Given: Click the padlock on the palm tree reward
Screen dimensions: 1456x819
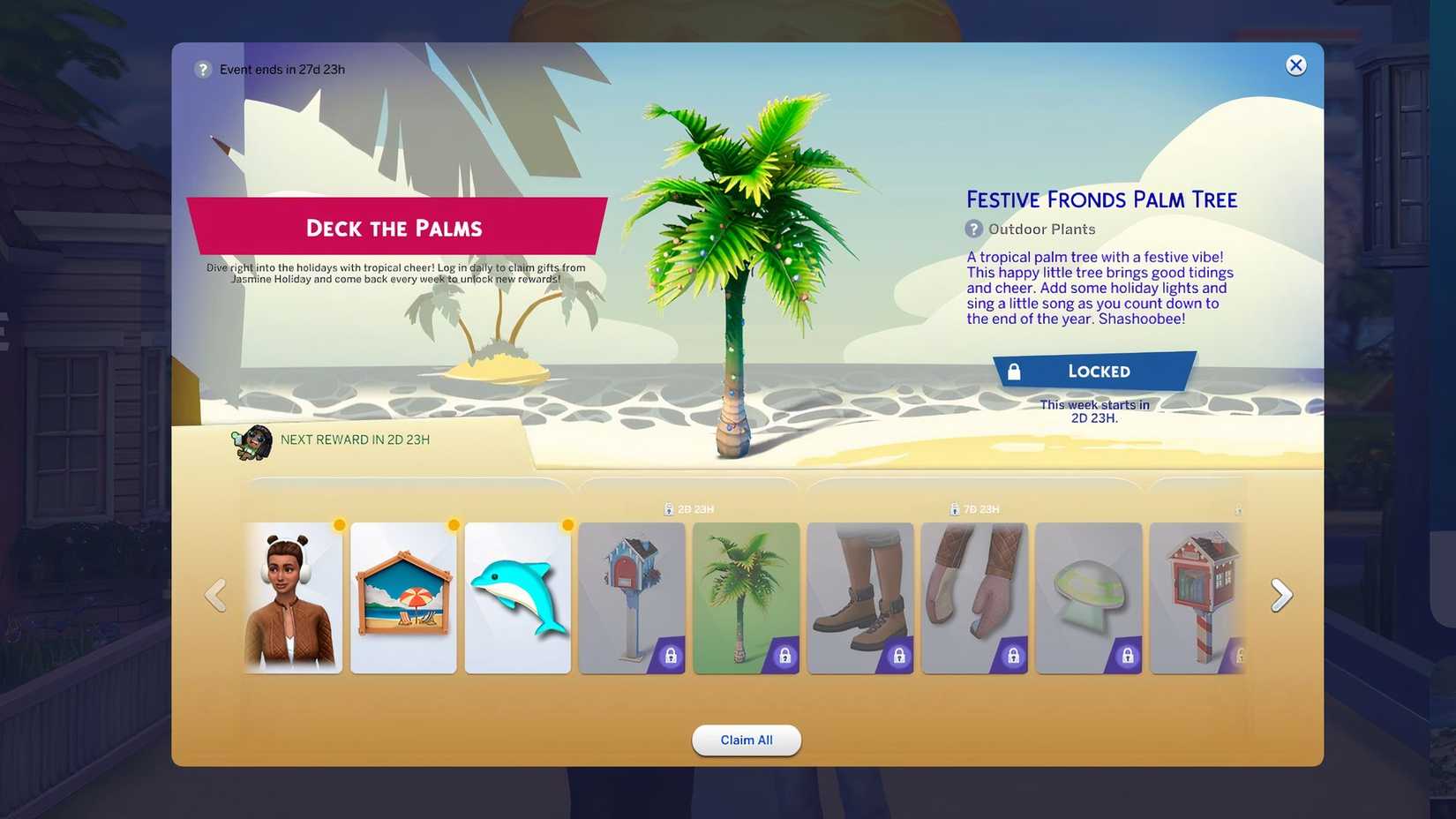Looking at the screenshot, I should click(x=784, y=656).
